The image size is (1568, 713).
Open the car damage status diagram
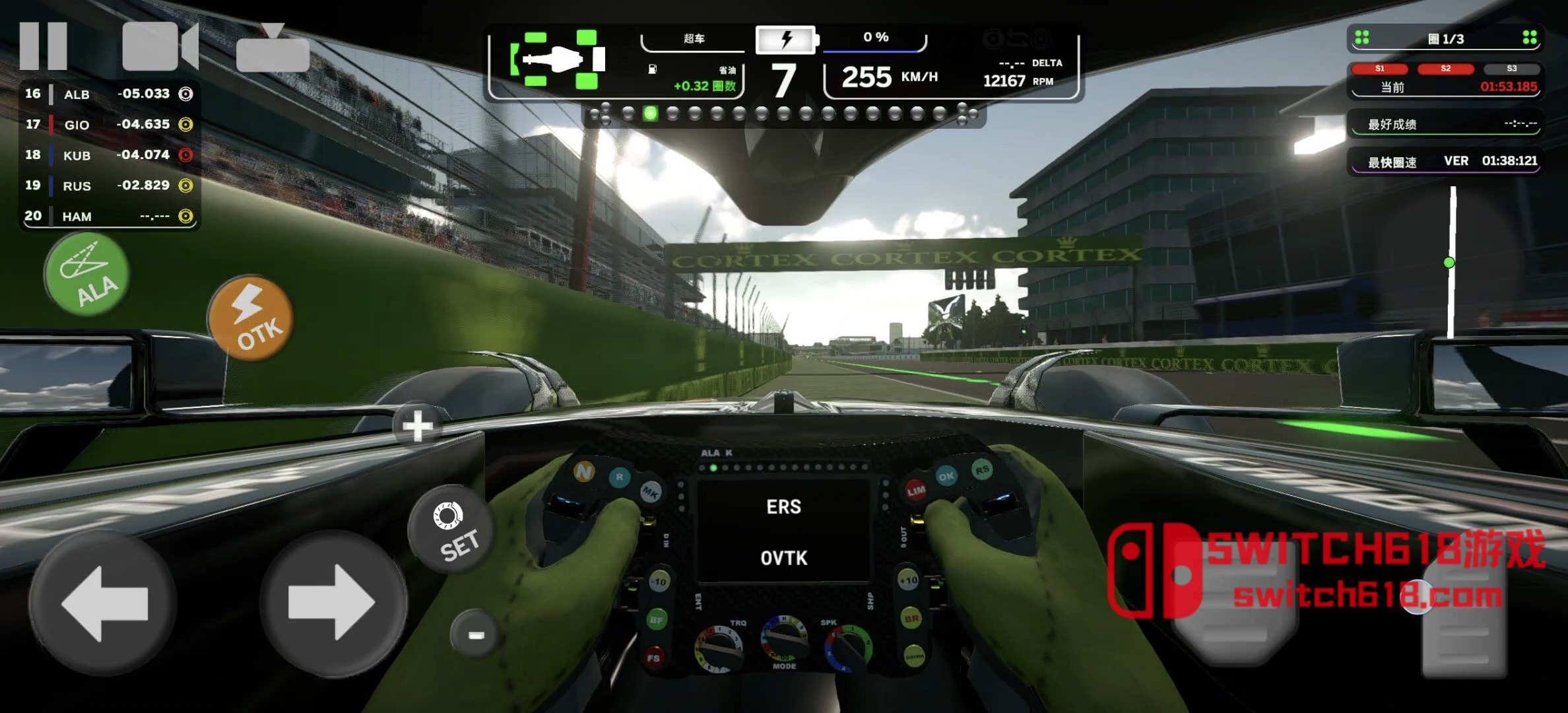coord(558,60)
